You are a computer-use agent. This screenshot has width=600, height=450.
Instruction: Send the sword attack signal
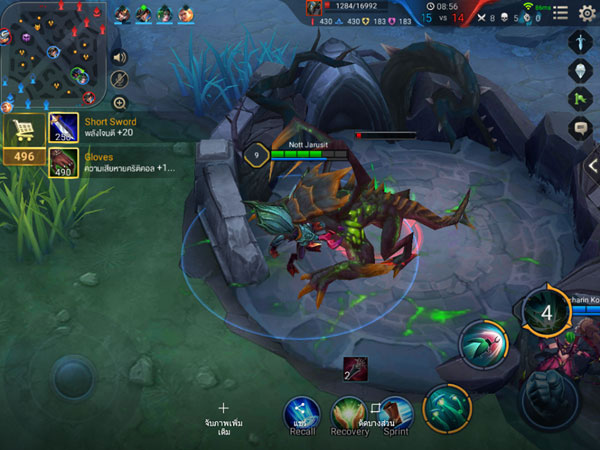581,41
